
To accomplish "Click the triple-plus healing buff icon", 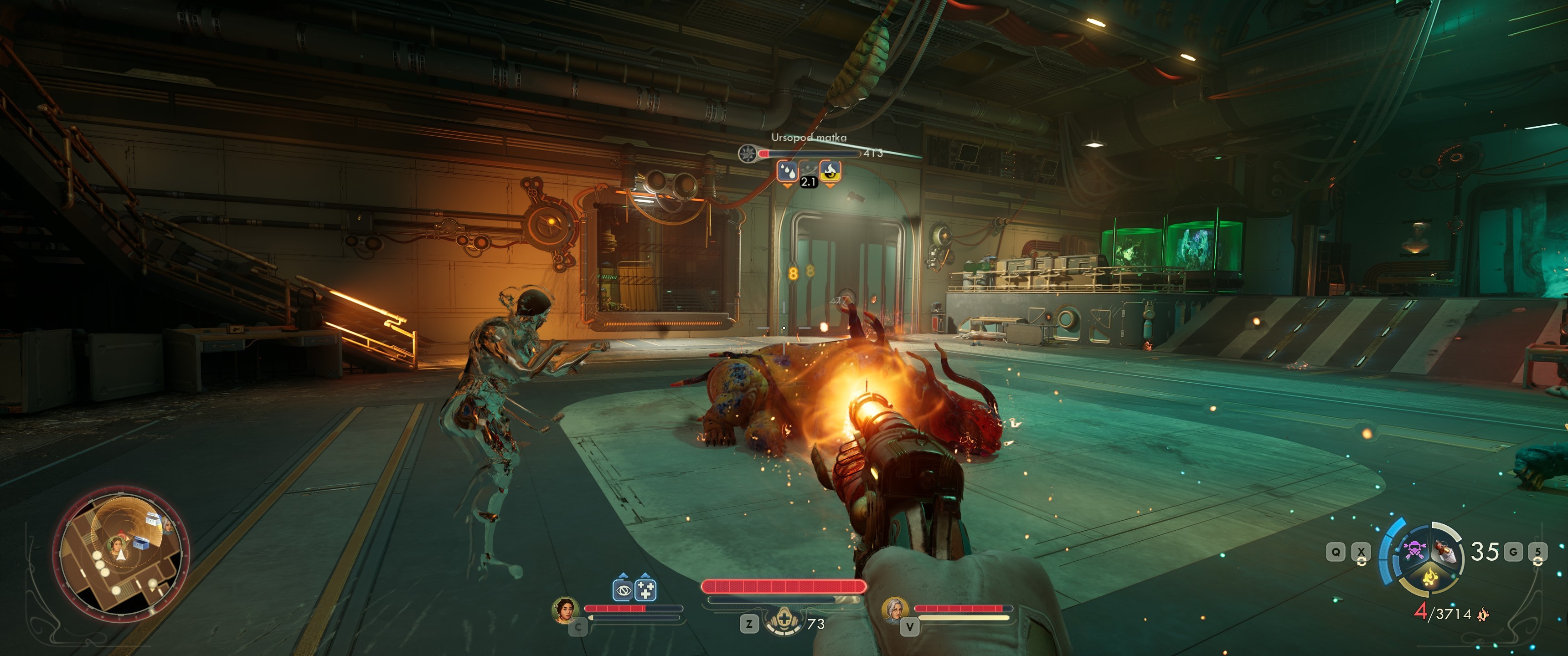I will pos(645,589).
